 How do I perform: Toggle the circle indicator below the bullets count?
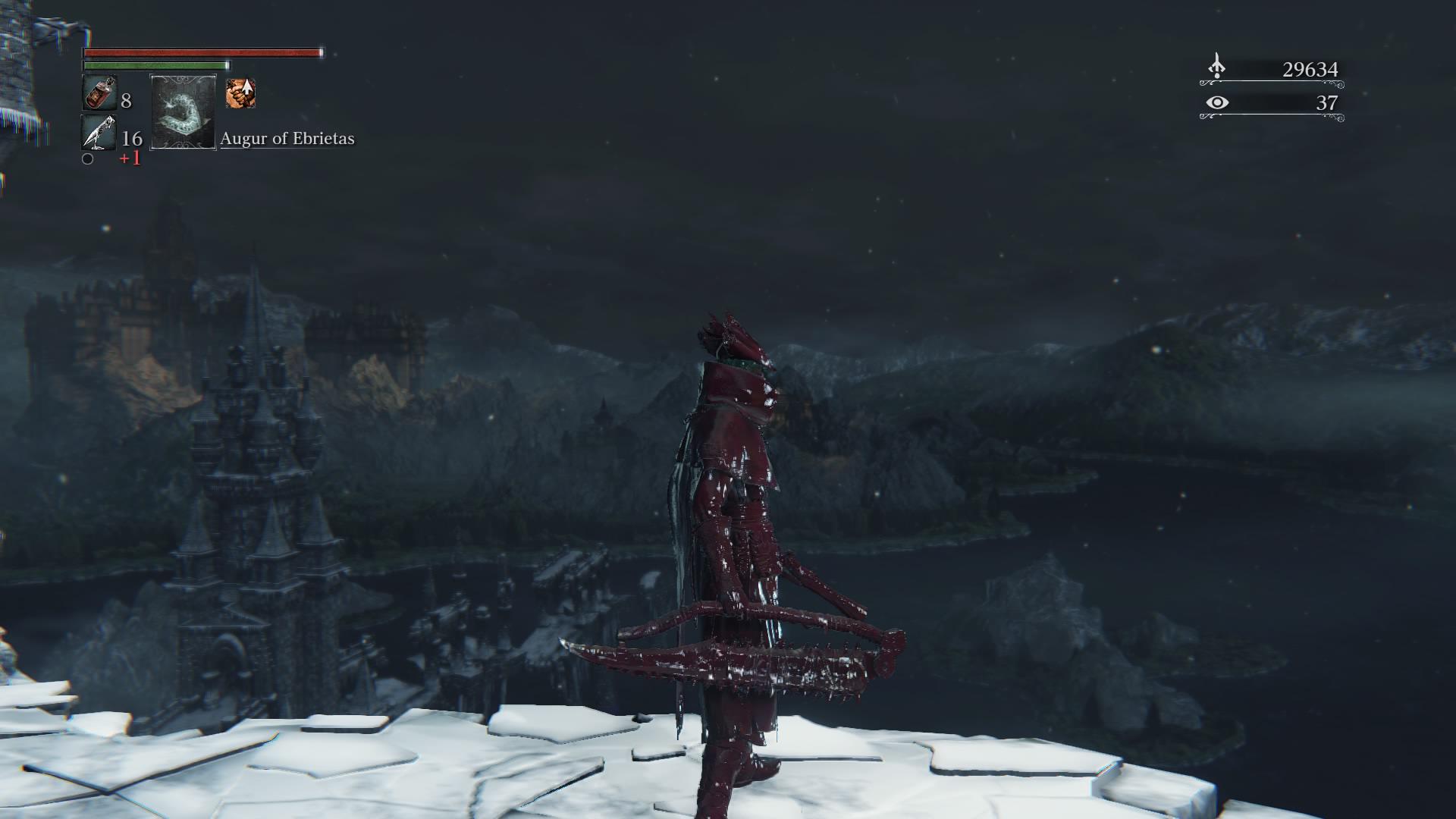coord(88,161)
